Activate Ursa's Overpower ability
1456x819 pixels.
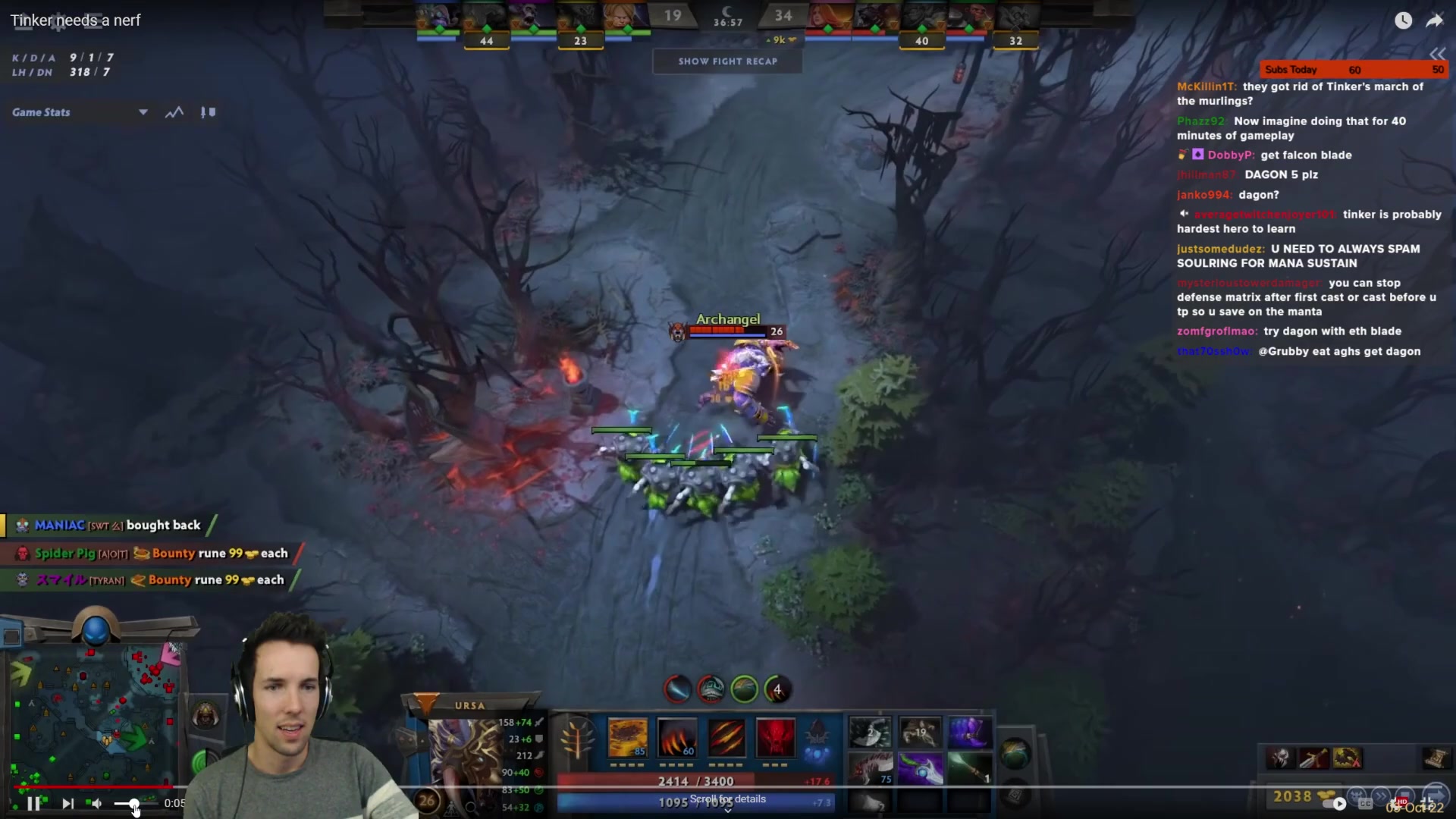point(677,737)
